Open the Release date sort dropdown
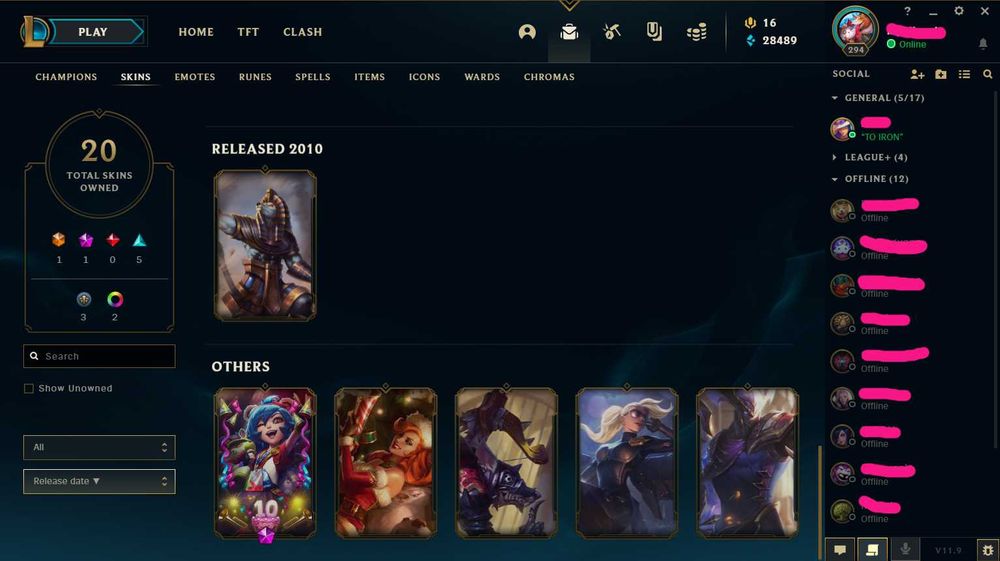This screenshot has height=561, width=1000. 99,481
